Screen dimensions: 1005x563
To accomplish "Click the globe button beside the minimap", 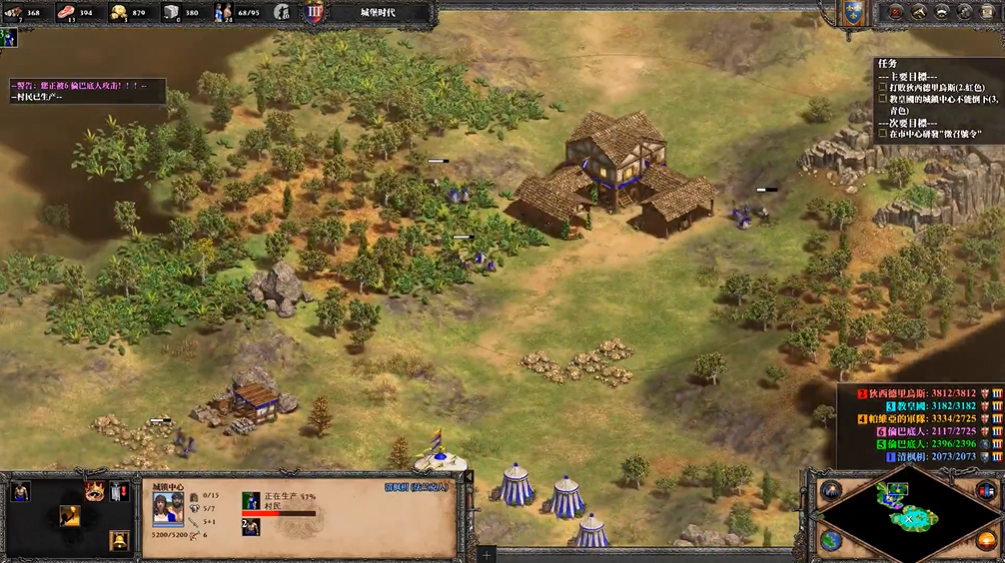I will click(x=831, y=541).
